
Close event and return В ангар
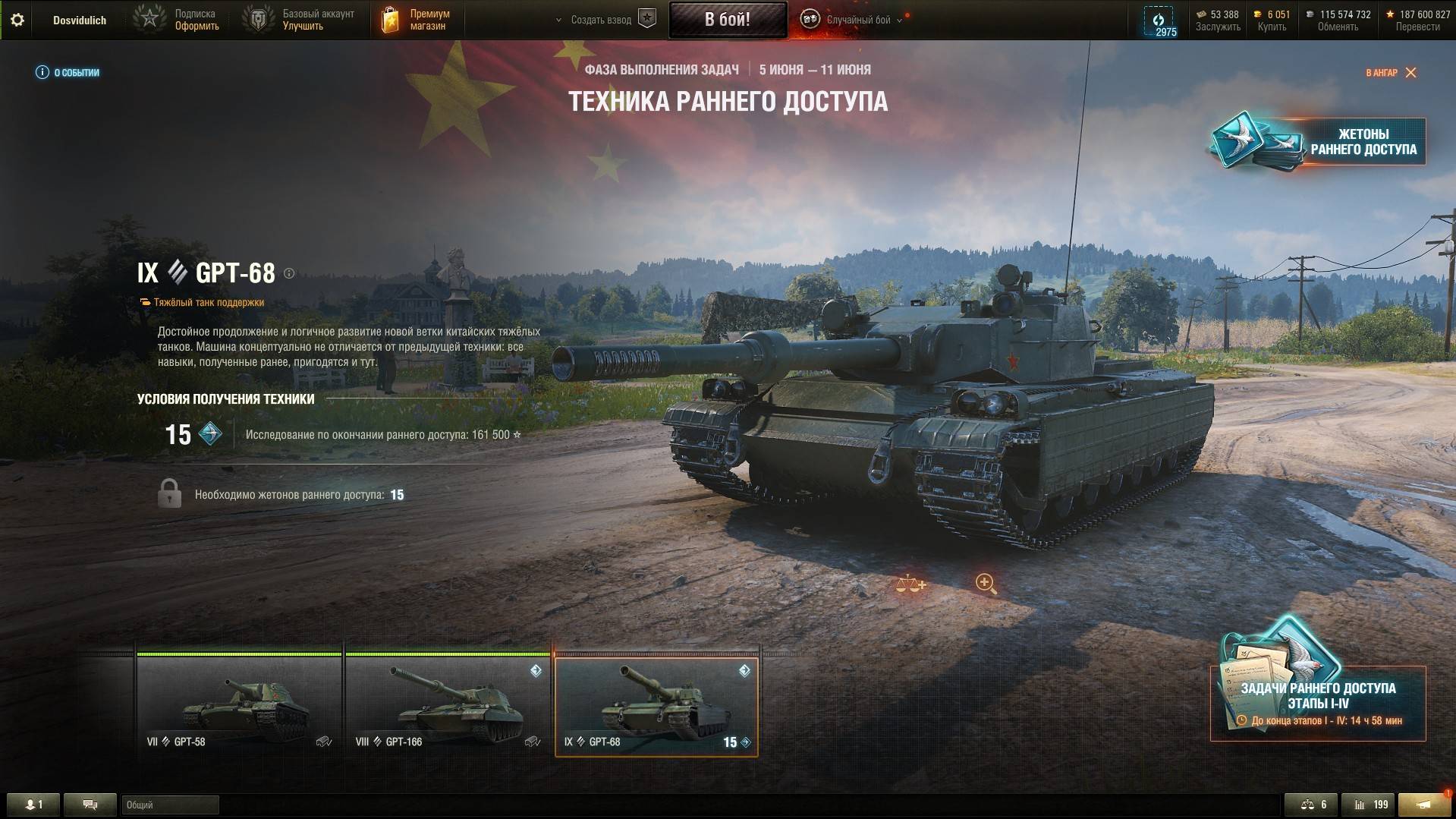(x=1391, y=73)
